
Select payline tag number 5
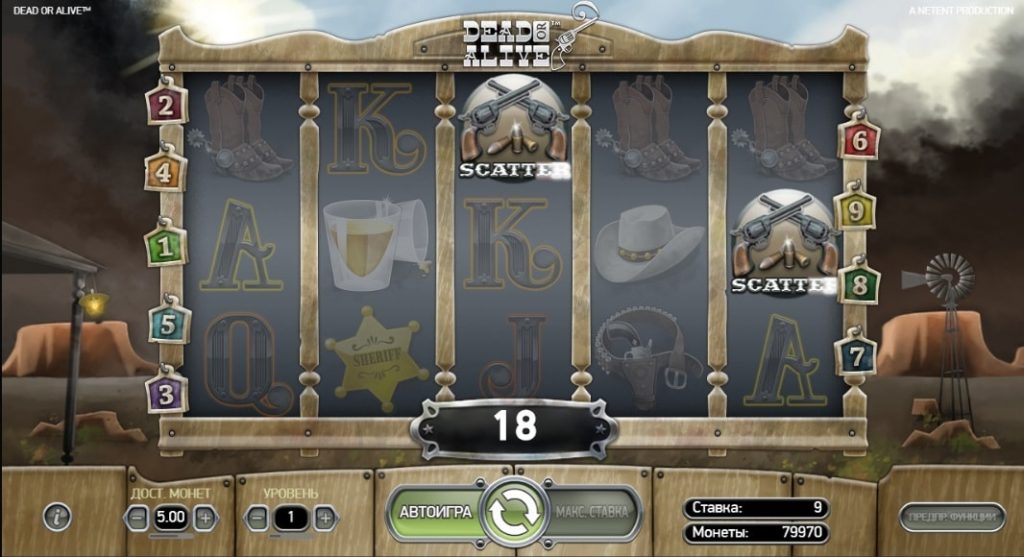pyautogui.click(x=168, y=324)
